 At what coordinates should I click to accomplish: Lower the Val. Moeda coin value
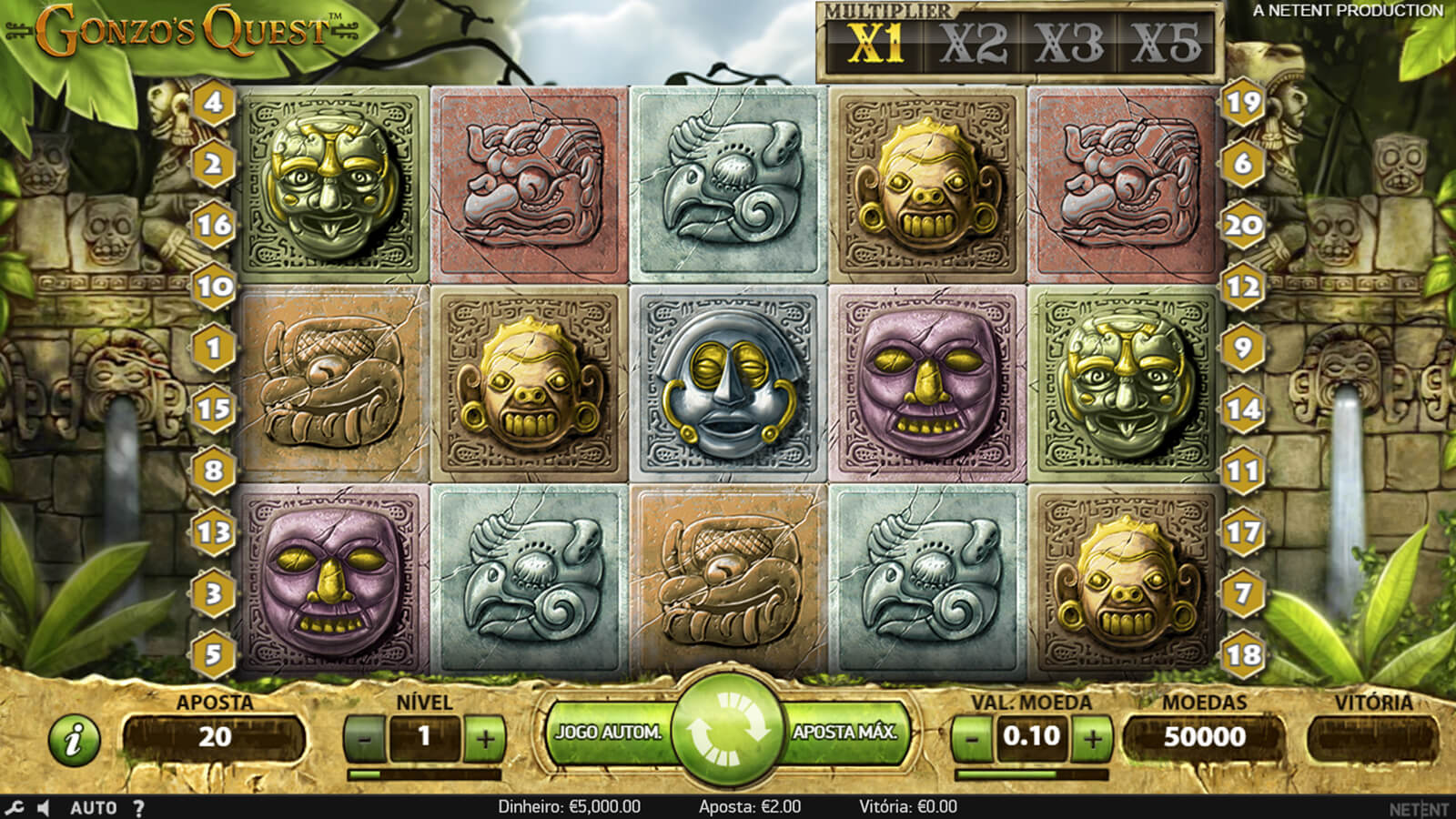[972, 737]
